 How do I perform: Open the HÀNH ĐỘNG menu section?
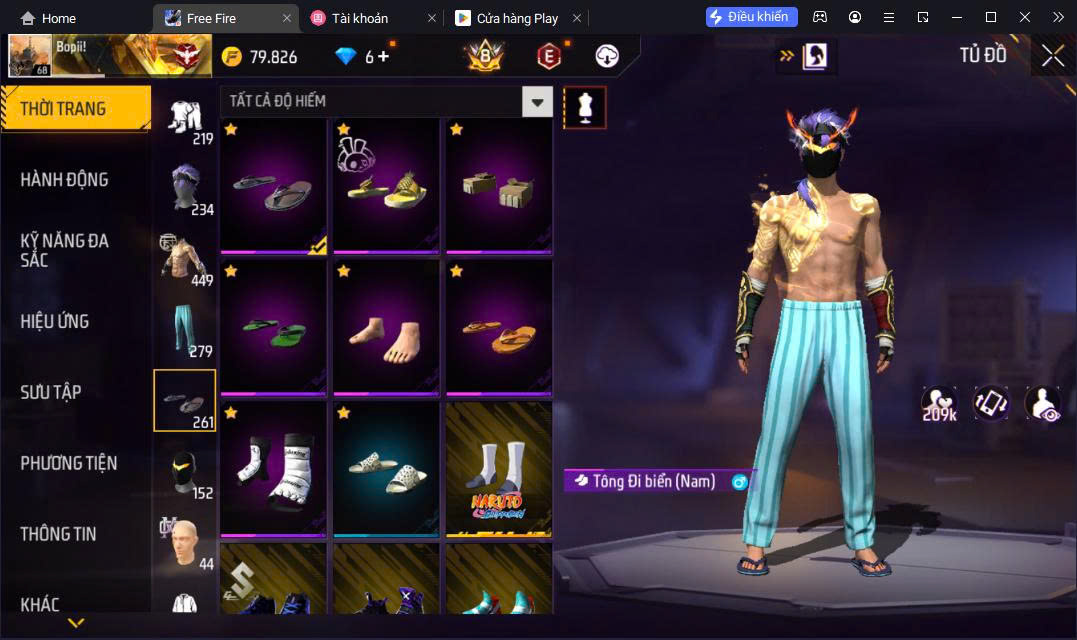click(64, 180)
